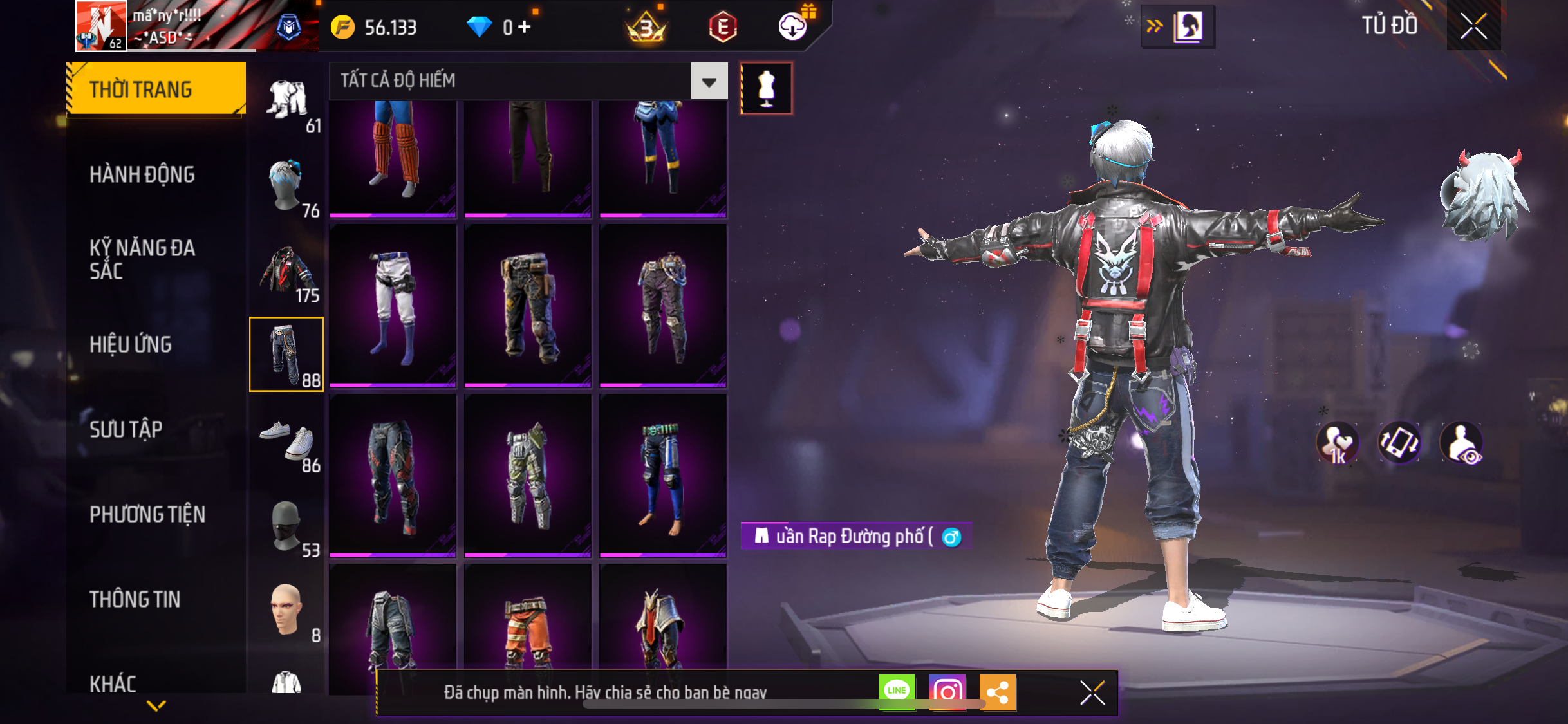Image resolution: width=1568 pixels, height=724 pixels.
Task: Click the mannequin outfit preset button
Action: pos(766,88)
